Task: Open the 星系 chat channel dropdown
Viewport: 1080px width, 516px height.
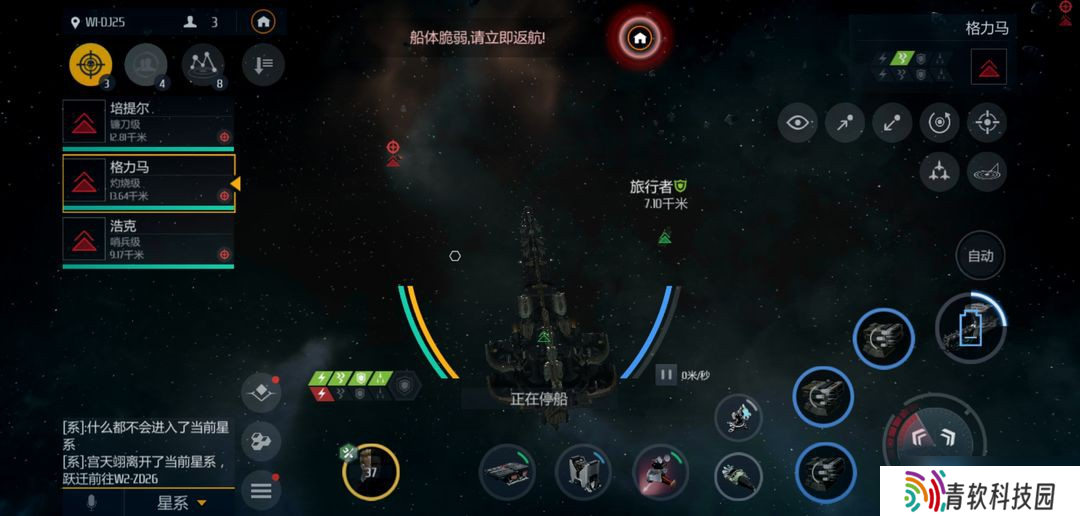Action: [x=182, y=502]
